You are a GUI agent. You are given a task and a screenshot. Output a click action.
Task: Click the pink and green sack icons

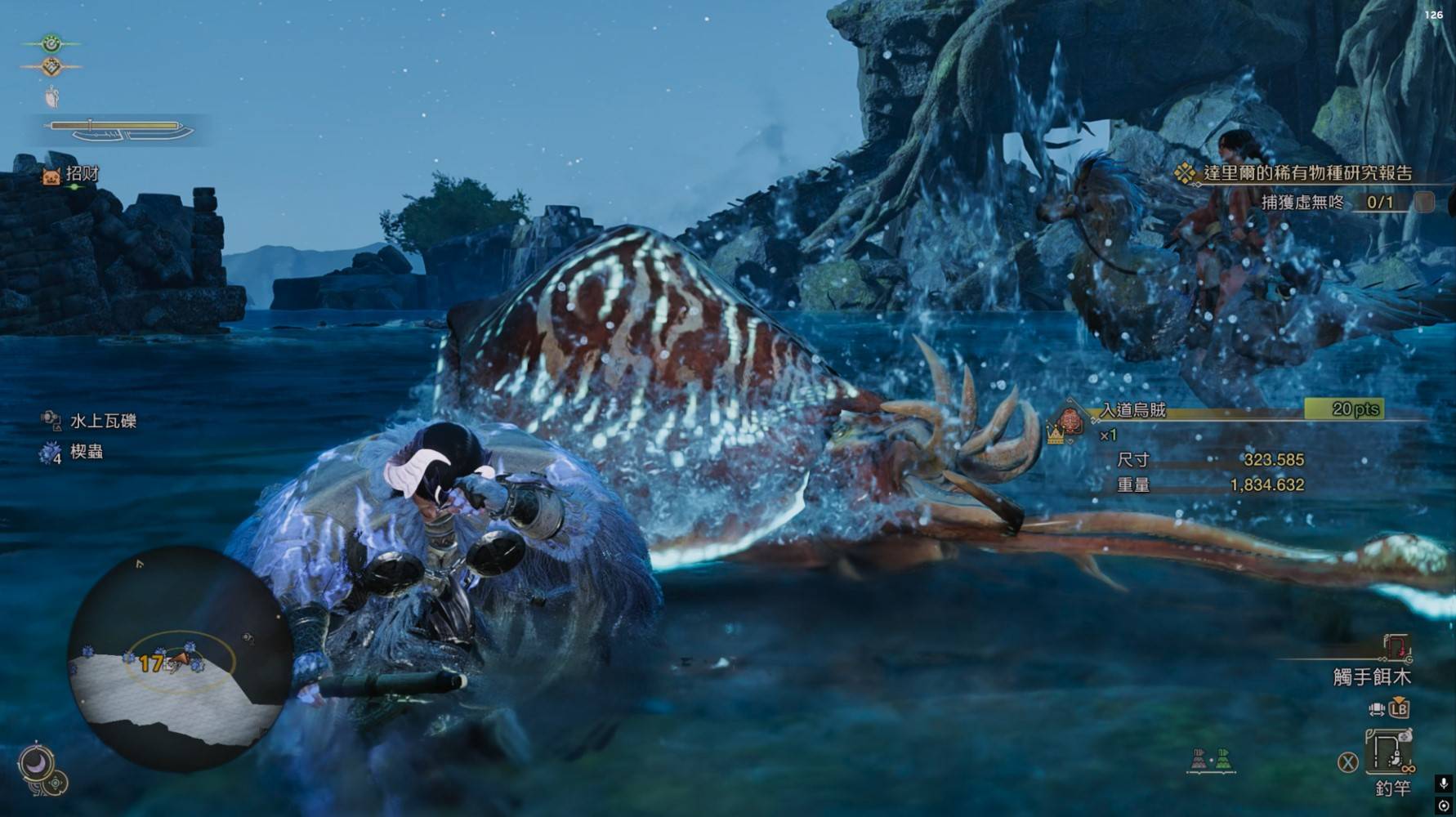(1211, 760)
